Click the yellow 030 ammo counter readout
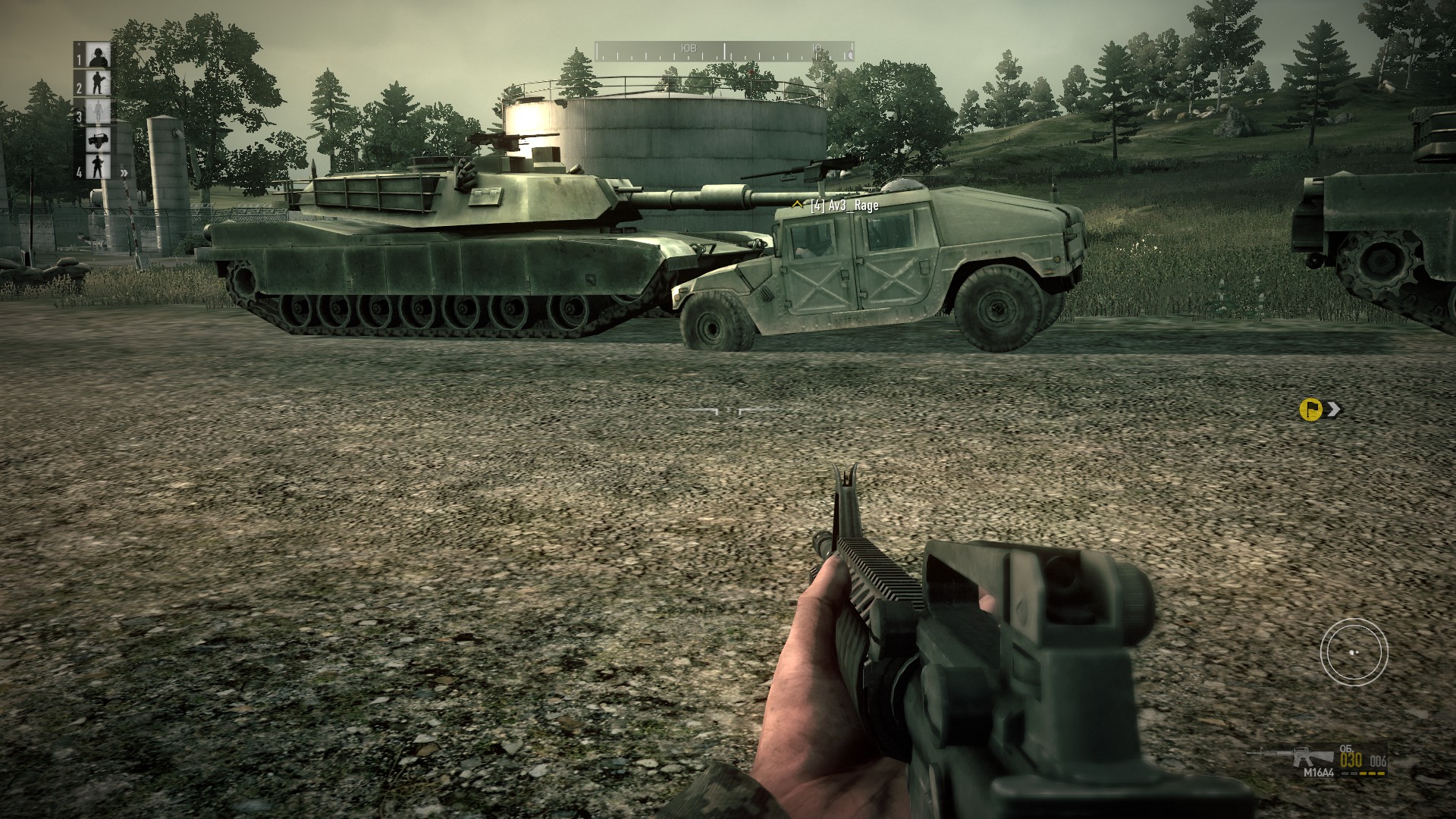This screenshot has width=1456, height=819. (1351, 761)
